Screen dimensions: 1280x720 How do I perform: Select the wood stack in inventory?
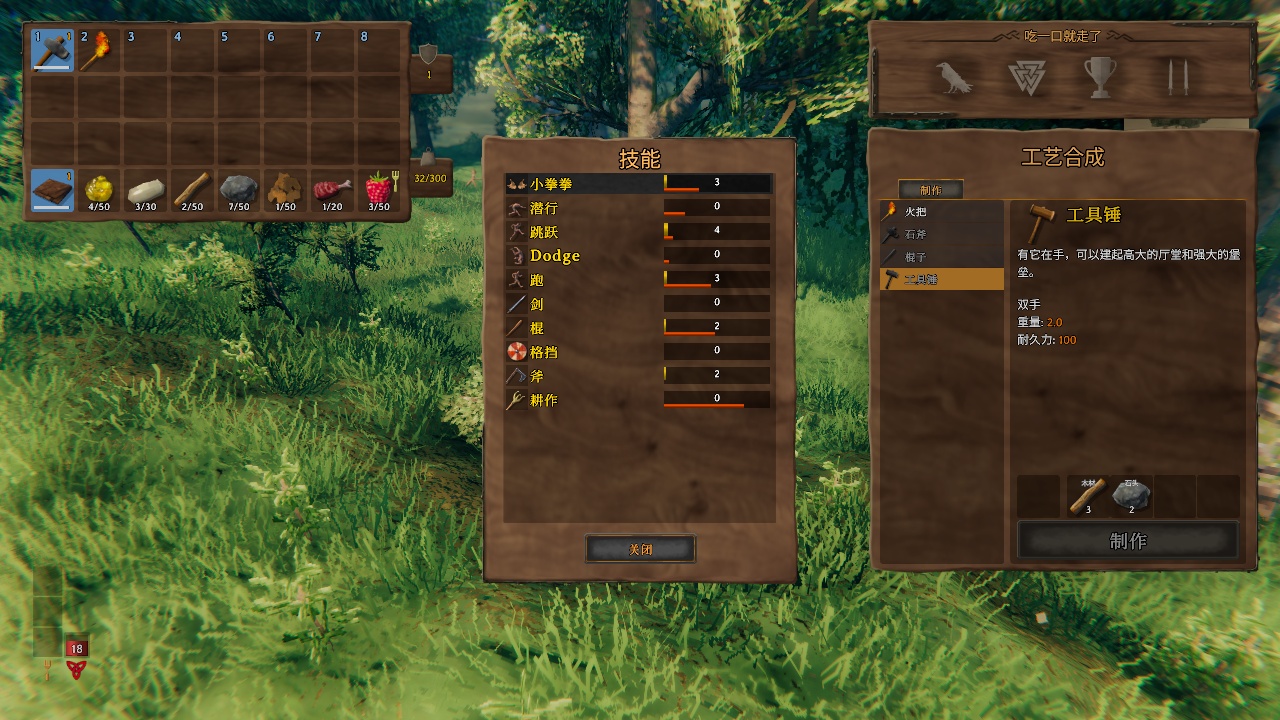(192, 190)
